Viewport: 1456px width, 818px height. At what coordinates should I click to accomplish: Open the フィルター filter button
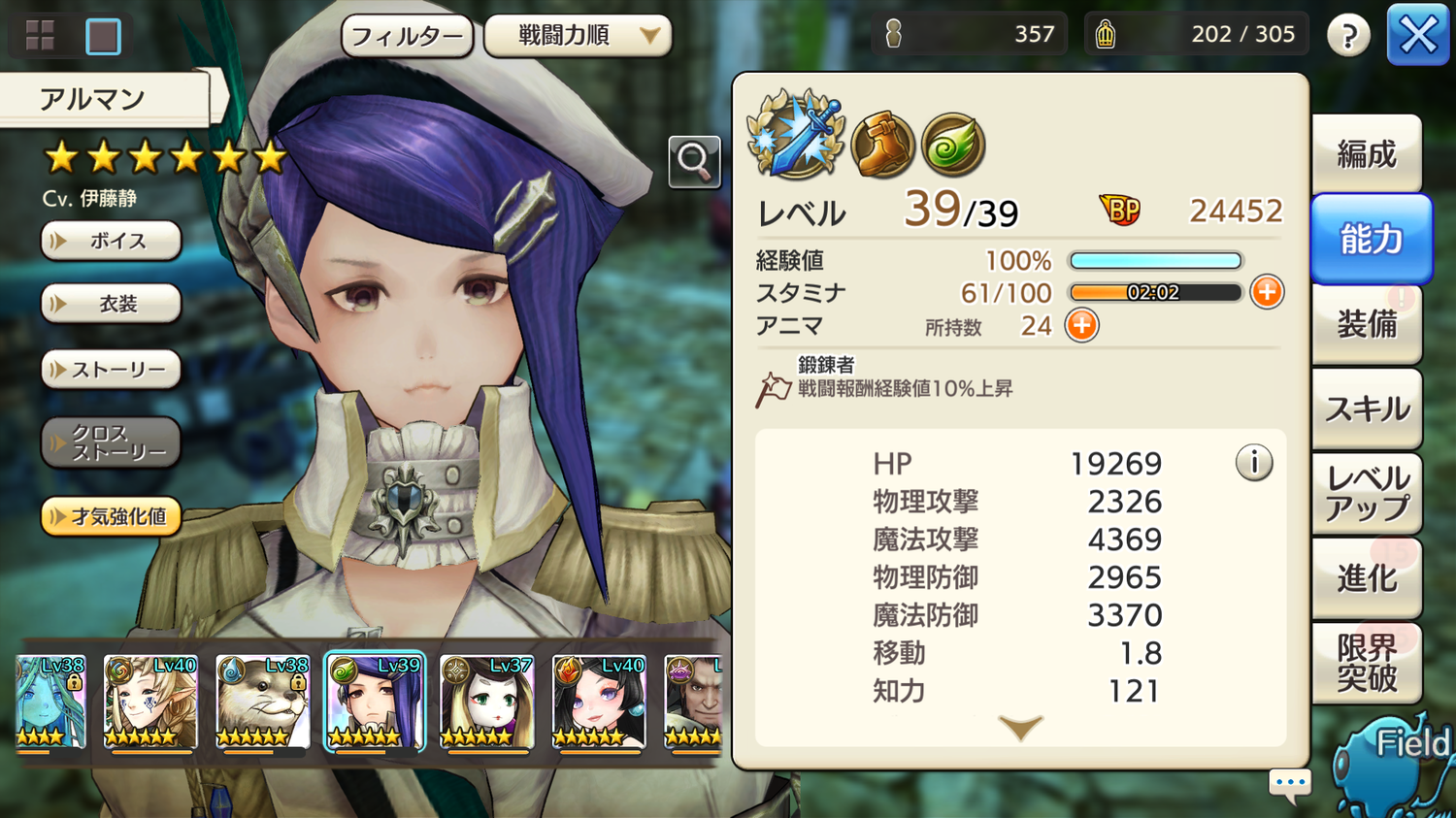click(x=407, y=37)
